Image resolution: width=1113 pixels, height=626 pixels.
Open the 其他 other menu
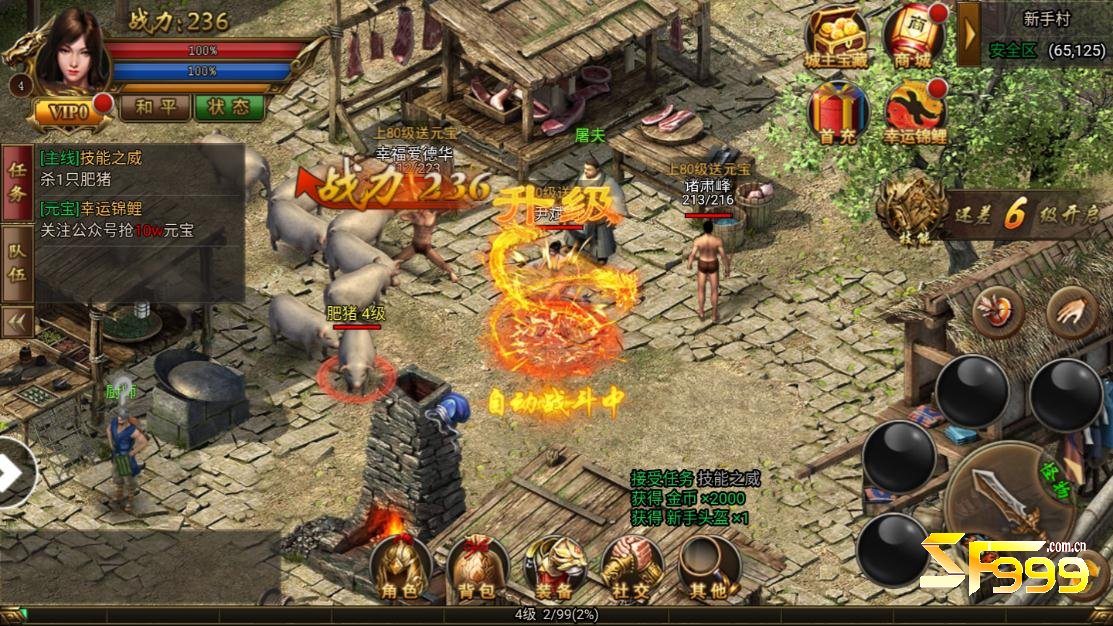[x=708, y=568]
